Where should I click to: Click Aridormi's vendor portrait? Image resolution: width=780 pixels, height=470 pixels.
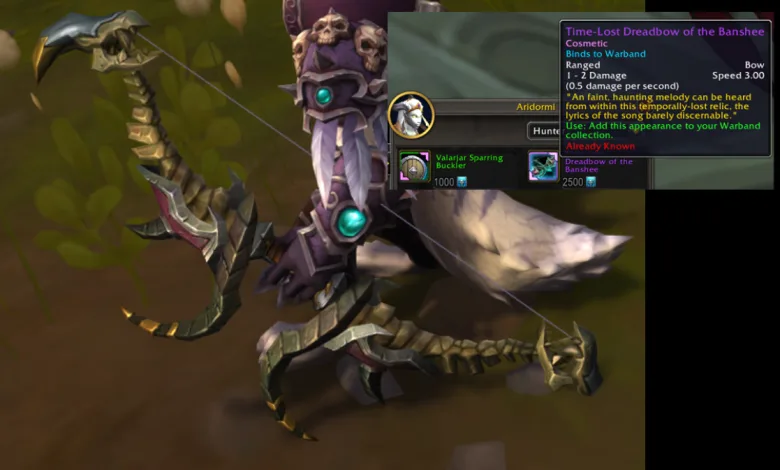pos(411,114)
